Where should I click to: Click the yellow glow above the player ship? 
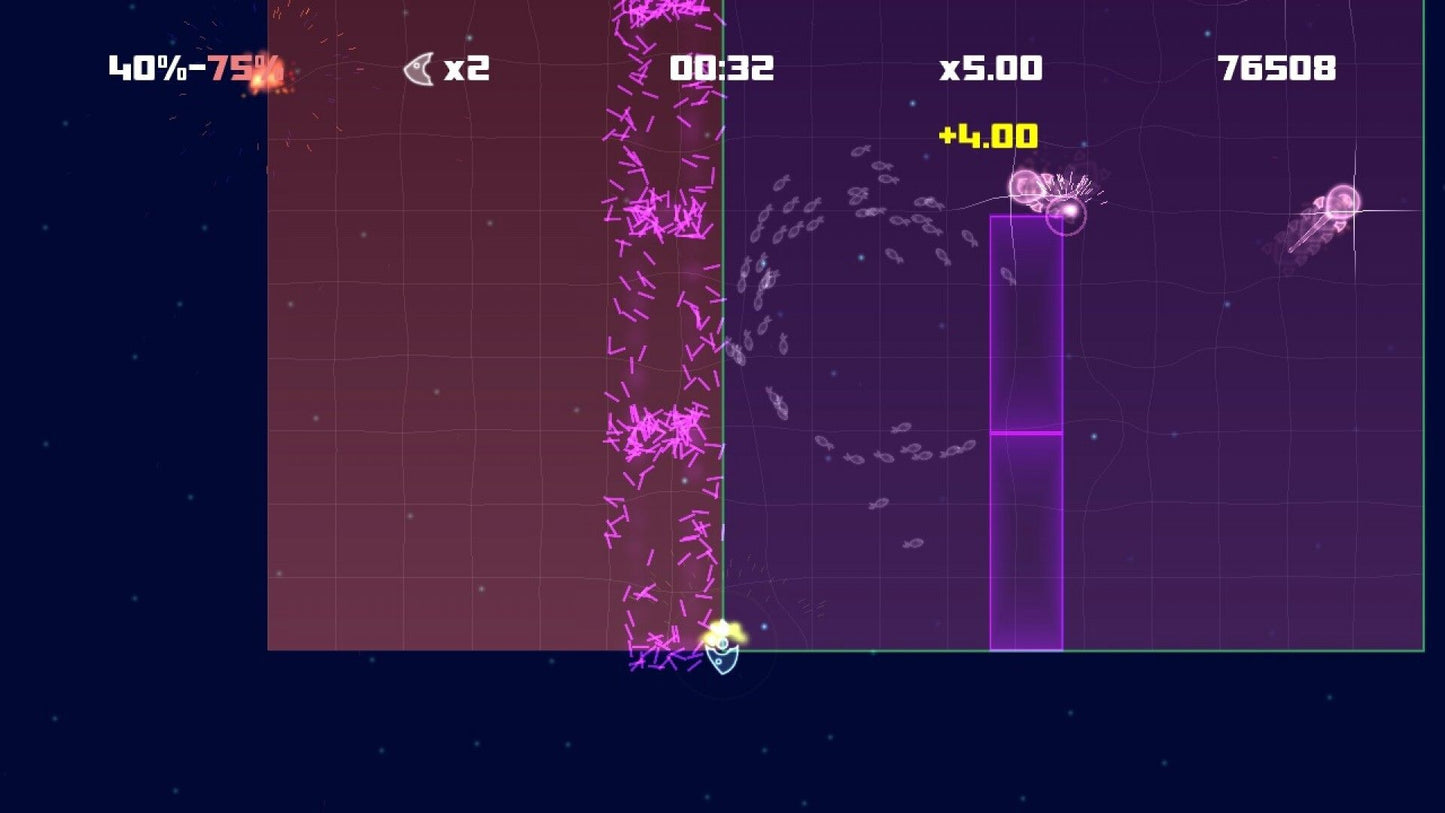click(x=724, y=630)
